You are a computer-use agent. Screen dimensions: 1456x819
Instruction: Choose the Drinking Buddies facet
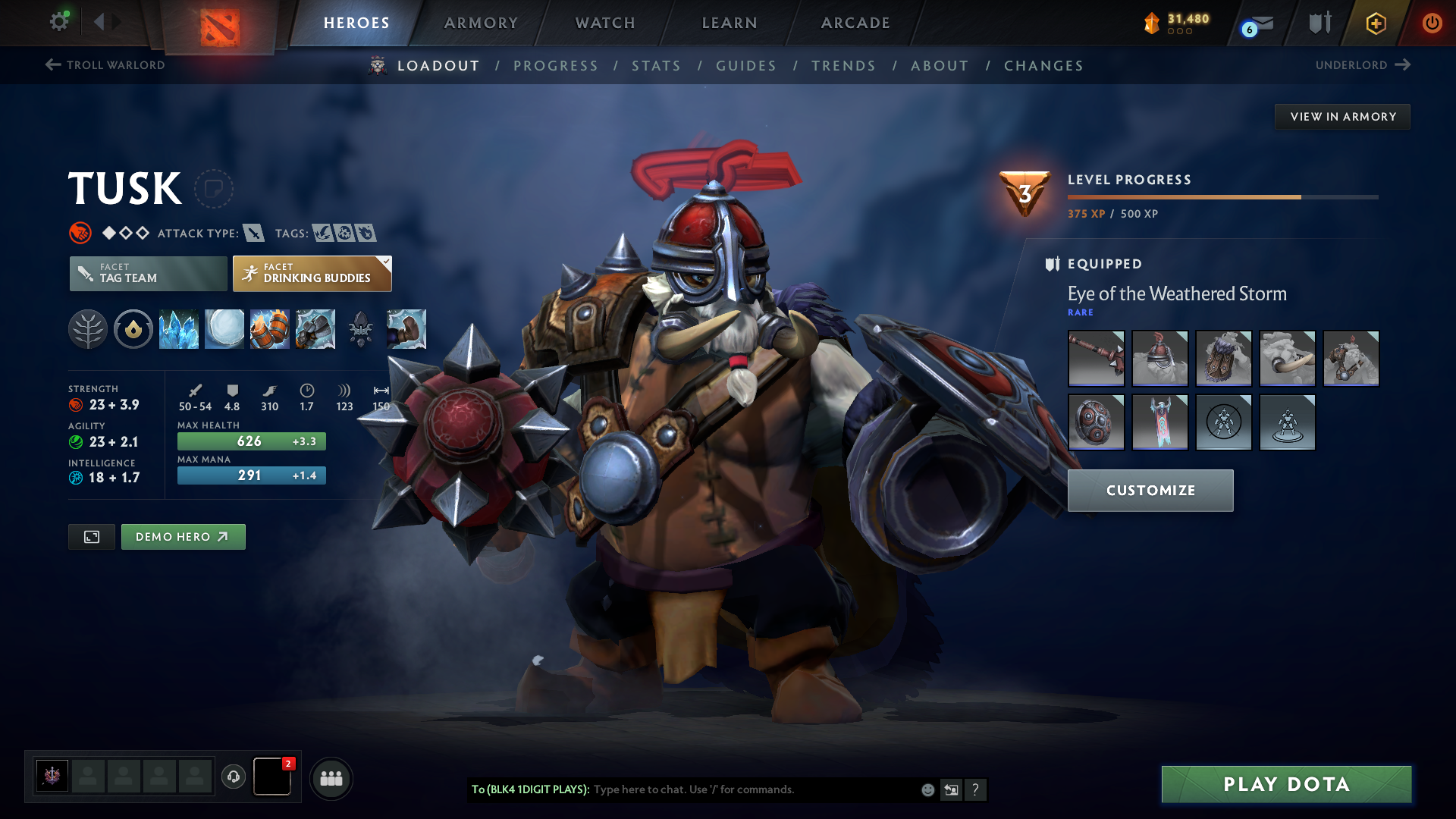(x=312, y=274)
